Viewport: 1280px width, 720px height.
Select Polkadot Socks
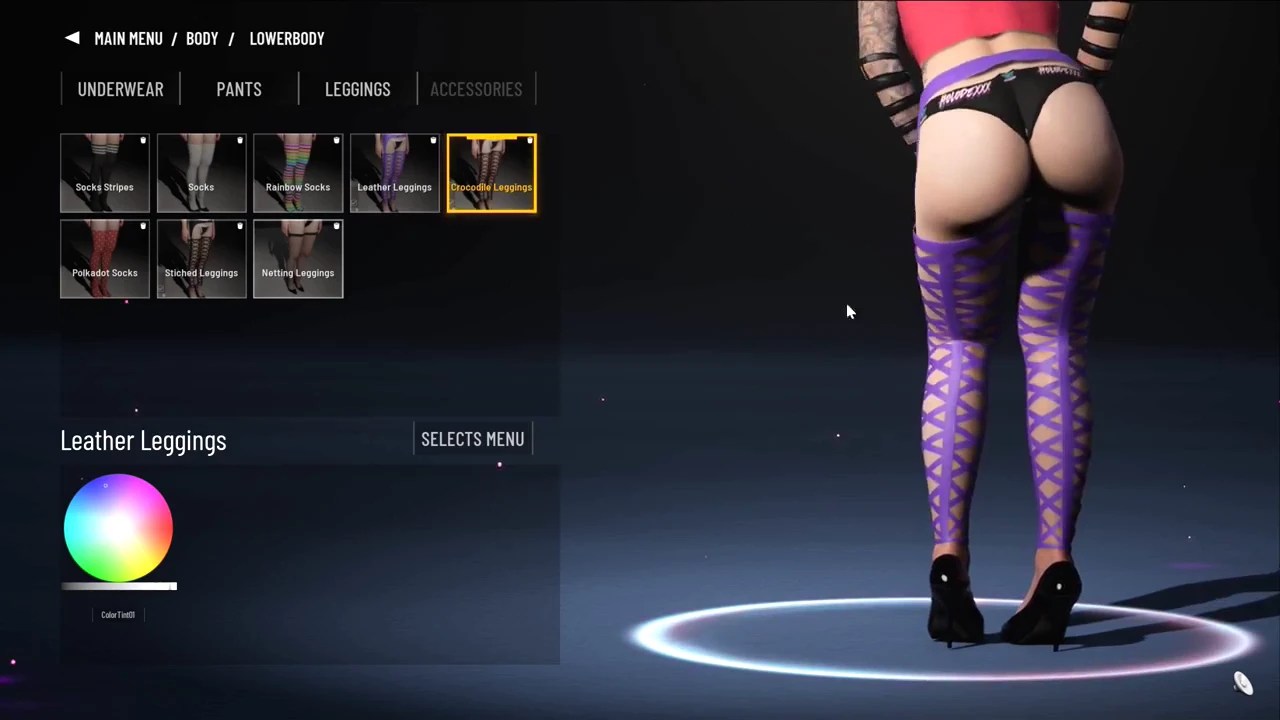[x=105, y=259]
